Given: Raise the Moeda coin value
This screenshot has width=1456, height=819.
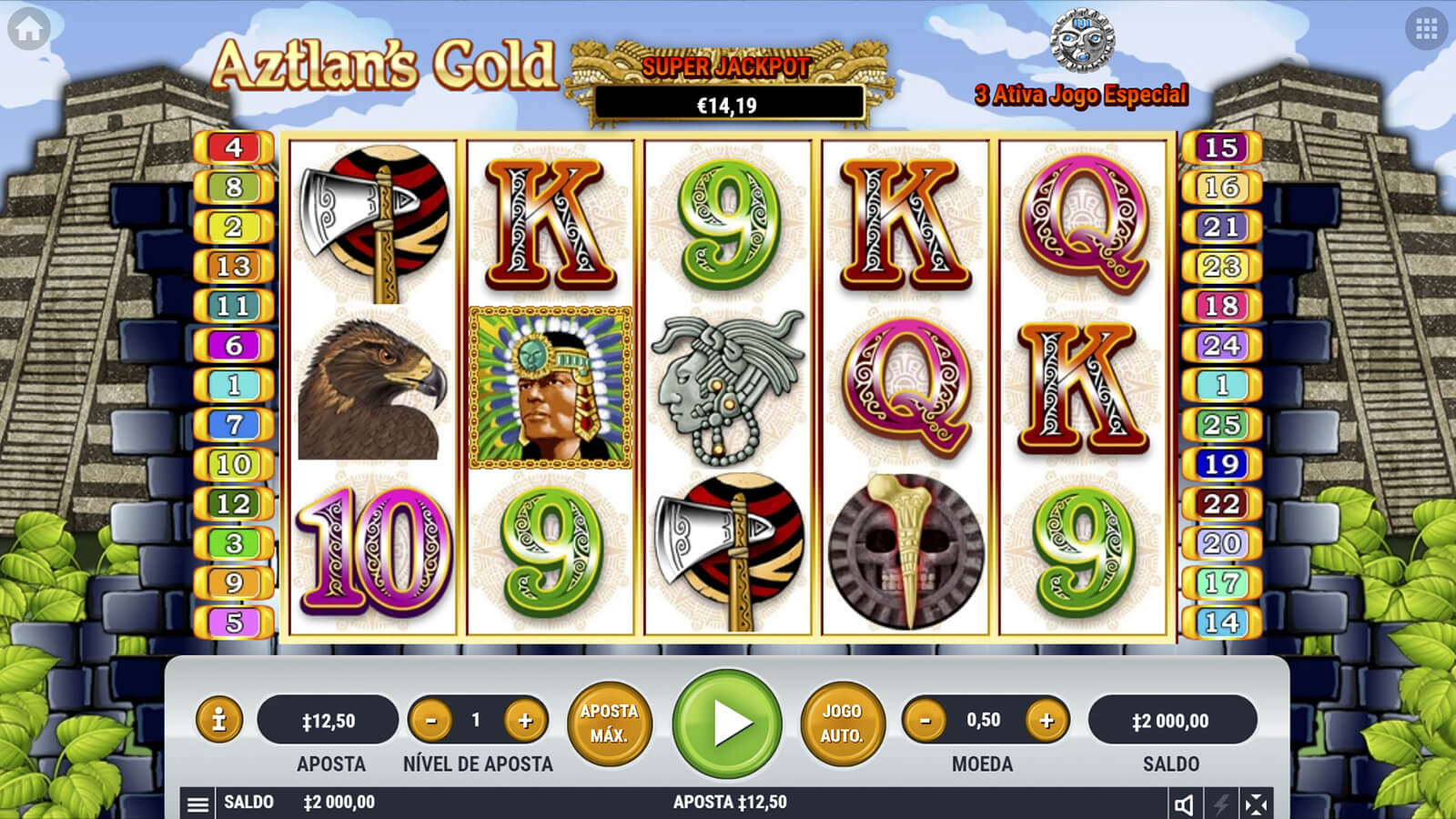Looking at the screenshot, I should pos(1046,721).
